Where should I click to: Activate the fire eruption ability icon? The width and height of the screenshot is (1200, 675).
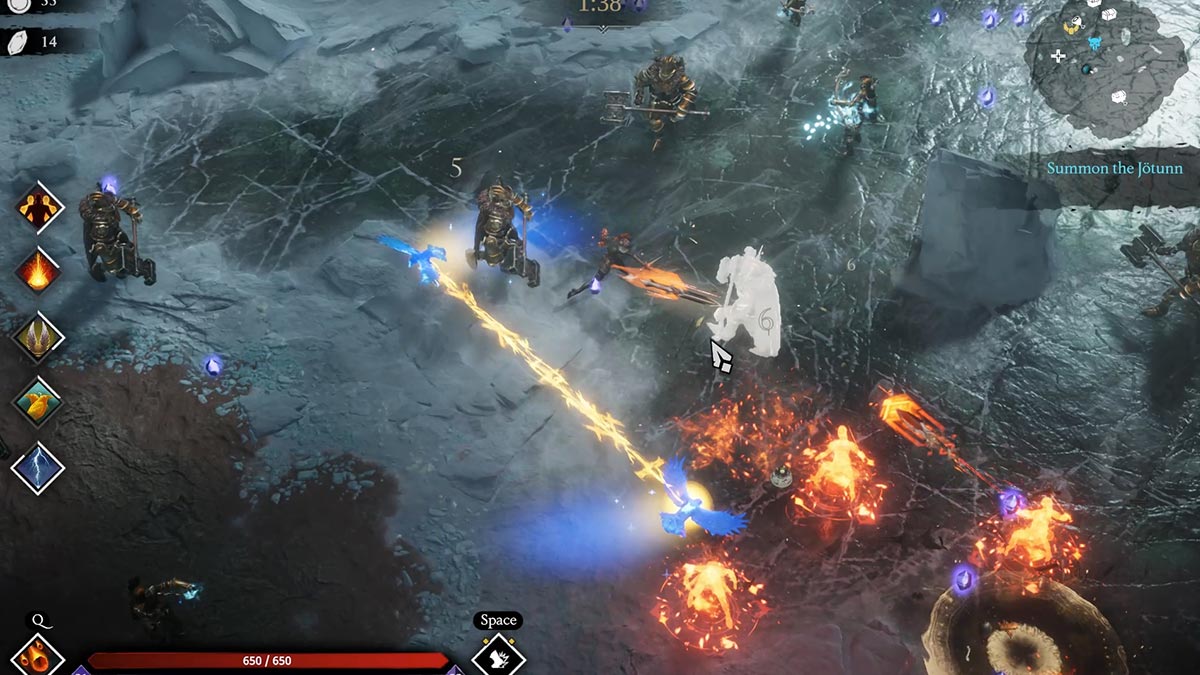(39, 272)
